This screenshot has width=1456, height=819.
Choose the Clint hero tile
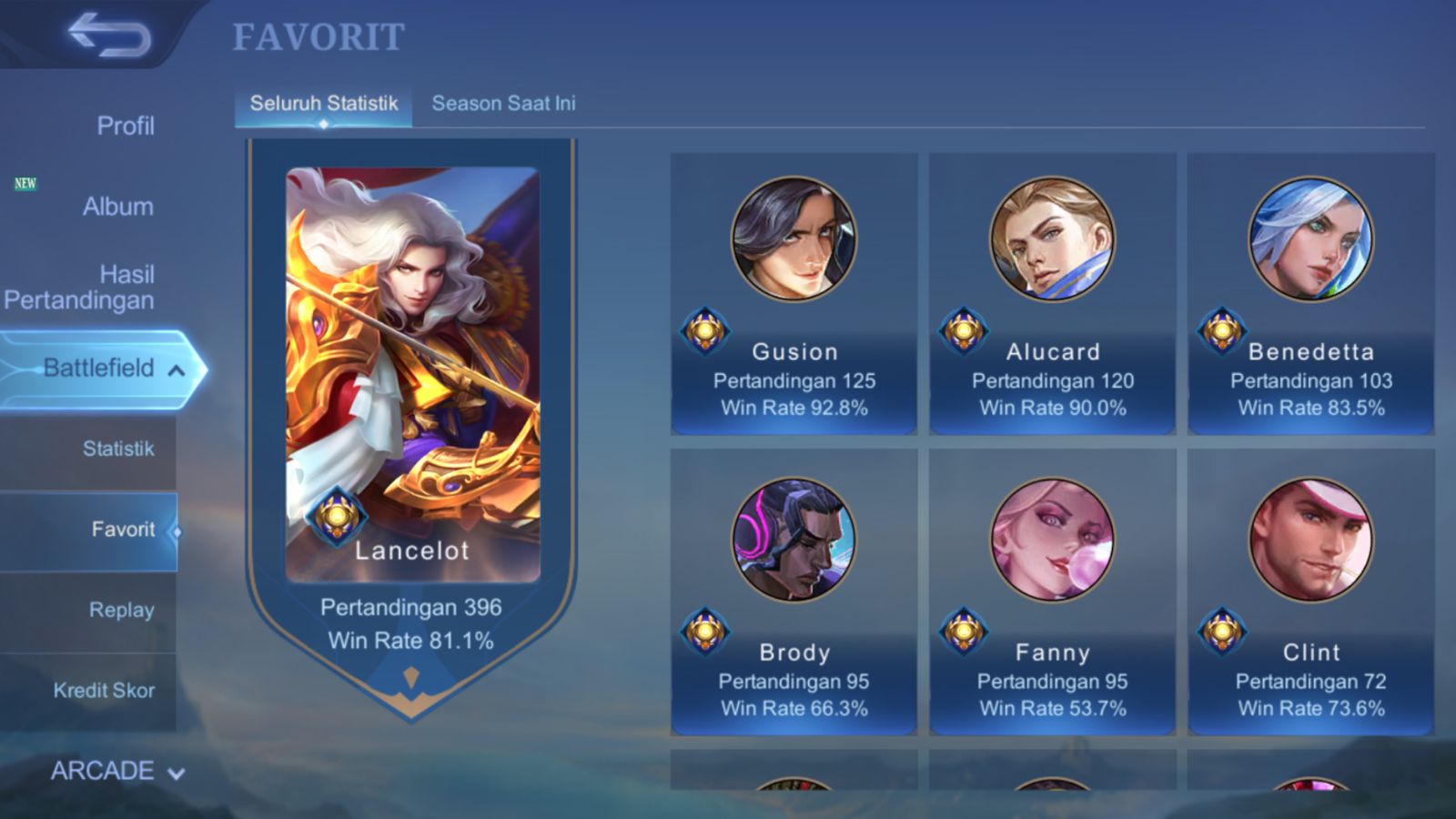pyautogui.click(x=1310, y=591)
